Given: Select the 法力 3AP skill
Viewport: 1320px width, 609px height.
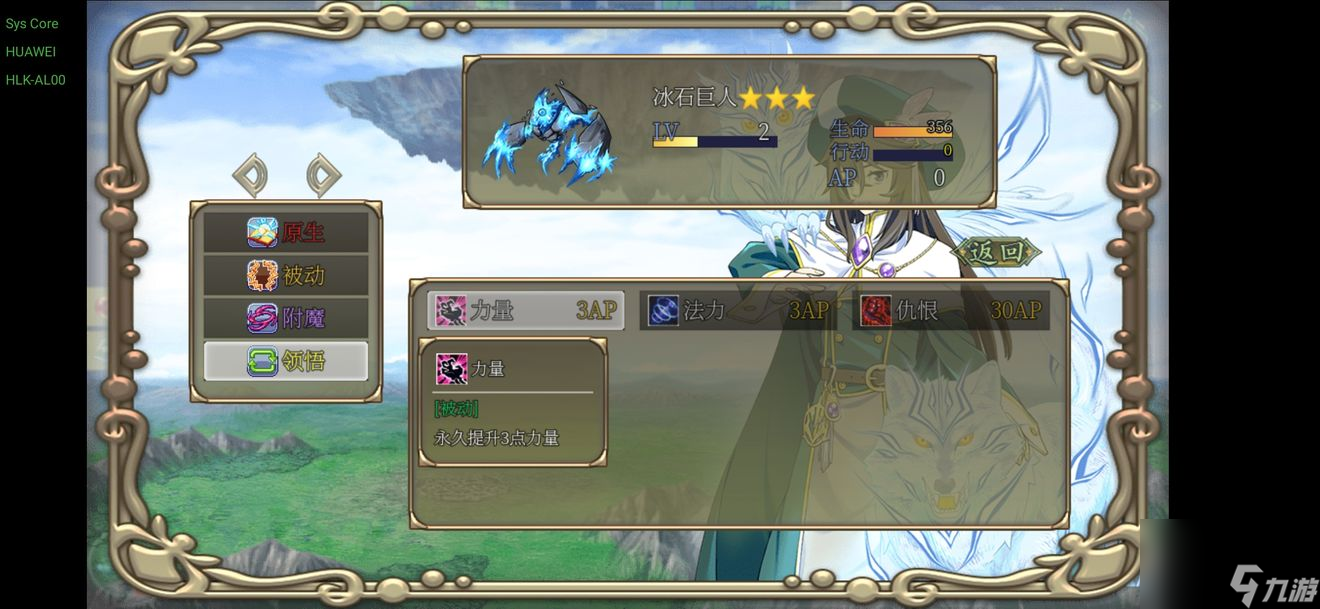Looking at the screenshot, I should [738, 310].
